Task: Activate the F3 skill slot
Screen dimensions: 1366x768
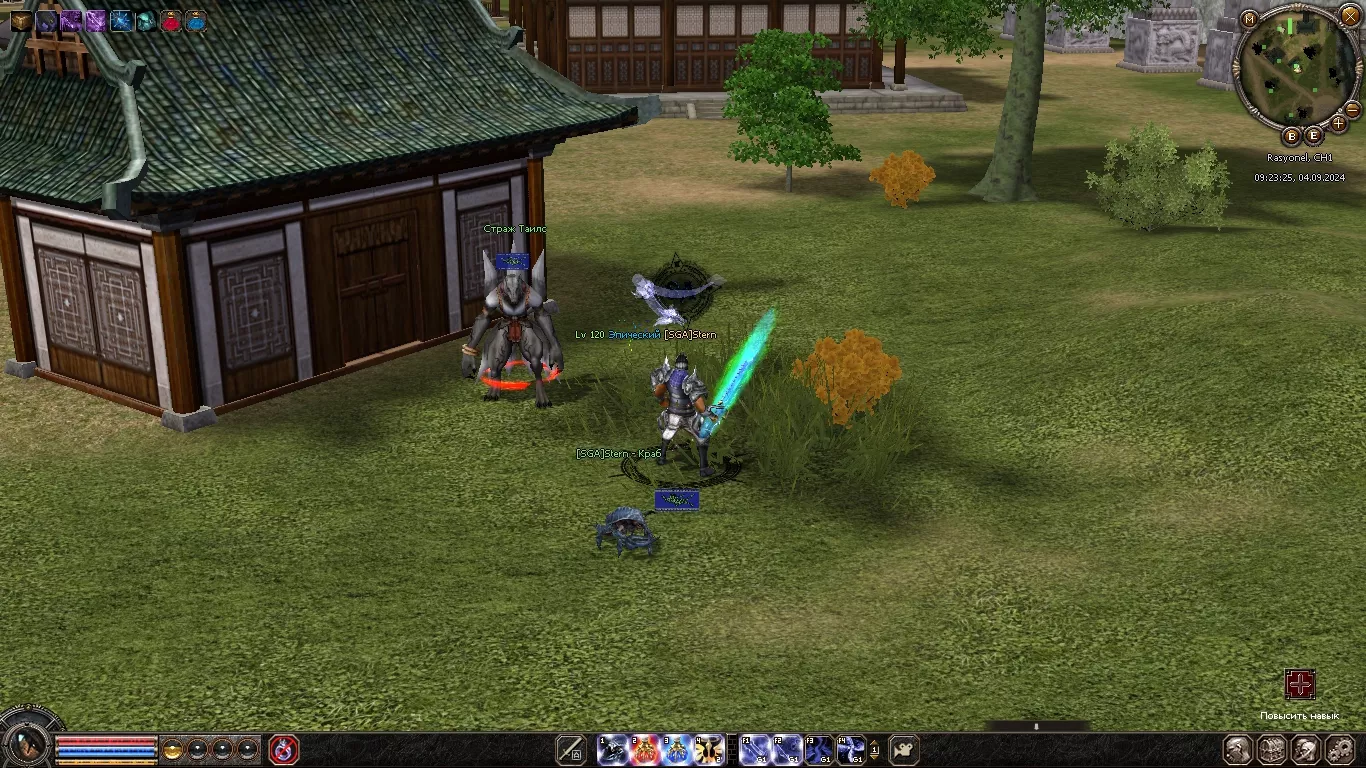Action: 819,749
